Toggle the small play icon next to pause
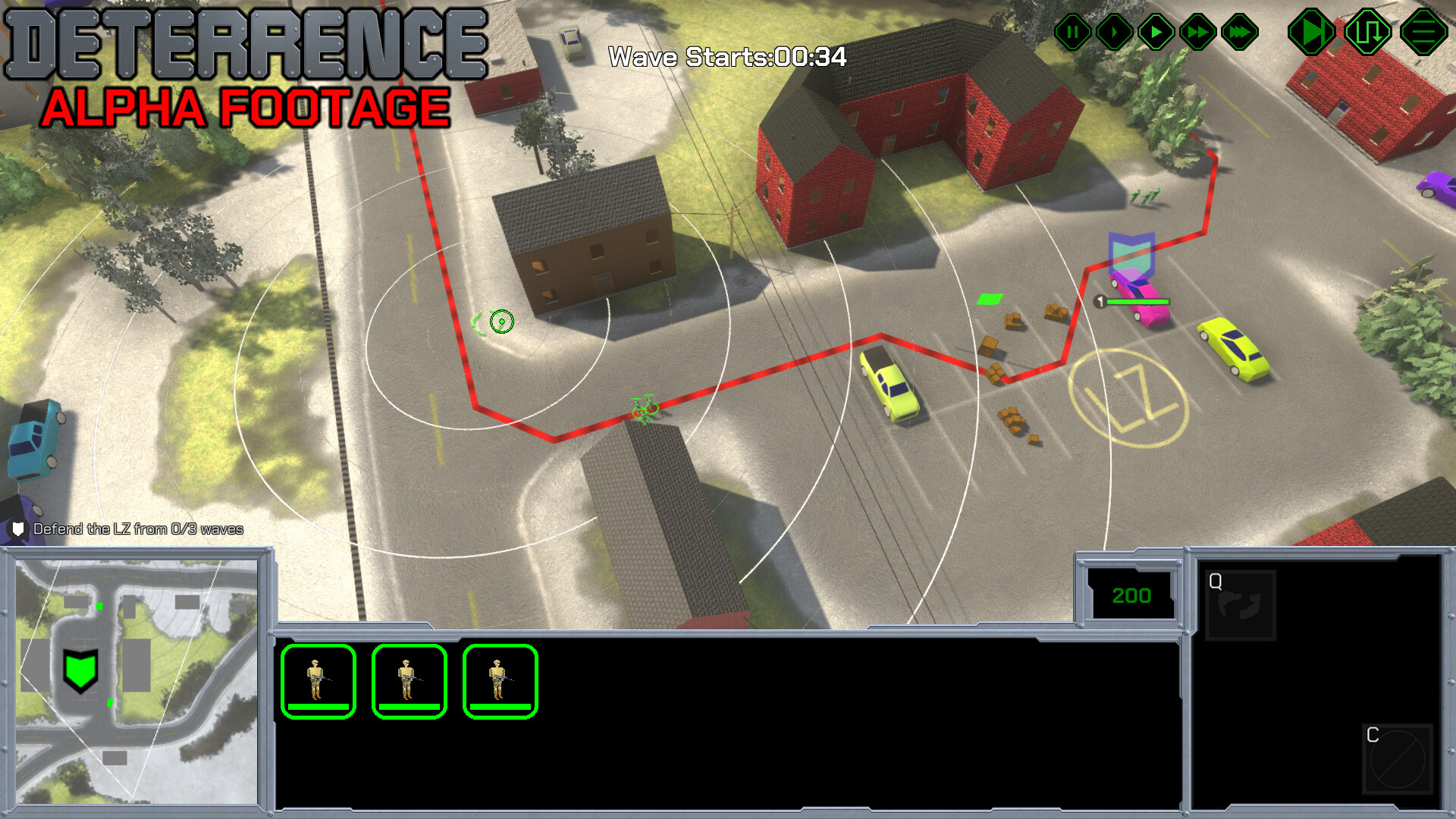This screenshot has width=1456, height=819. (x=1114, y=31)
